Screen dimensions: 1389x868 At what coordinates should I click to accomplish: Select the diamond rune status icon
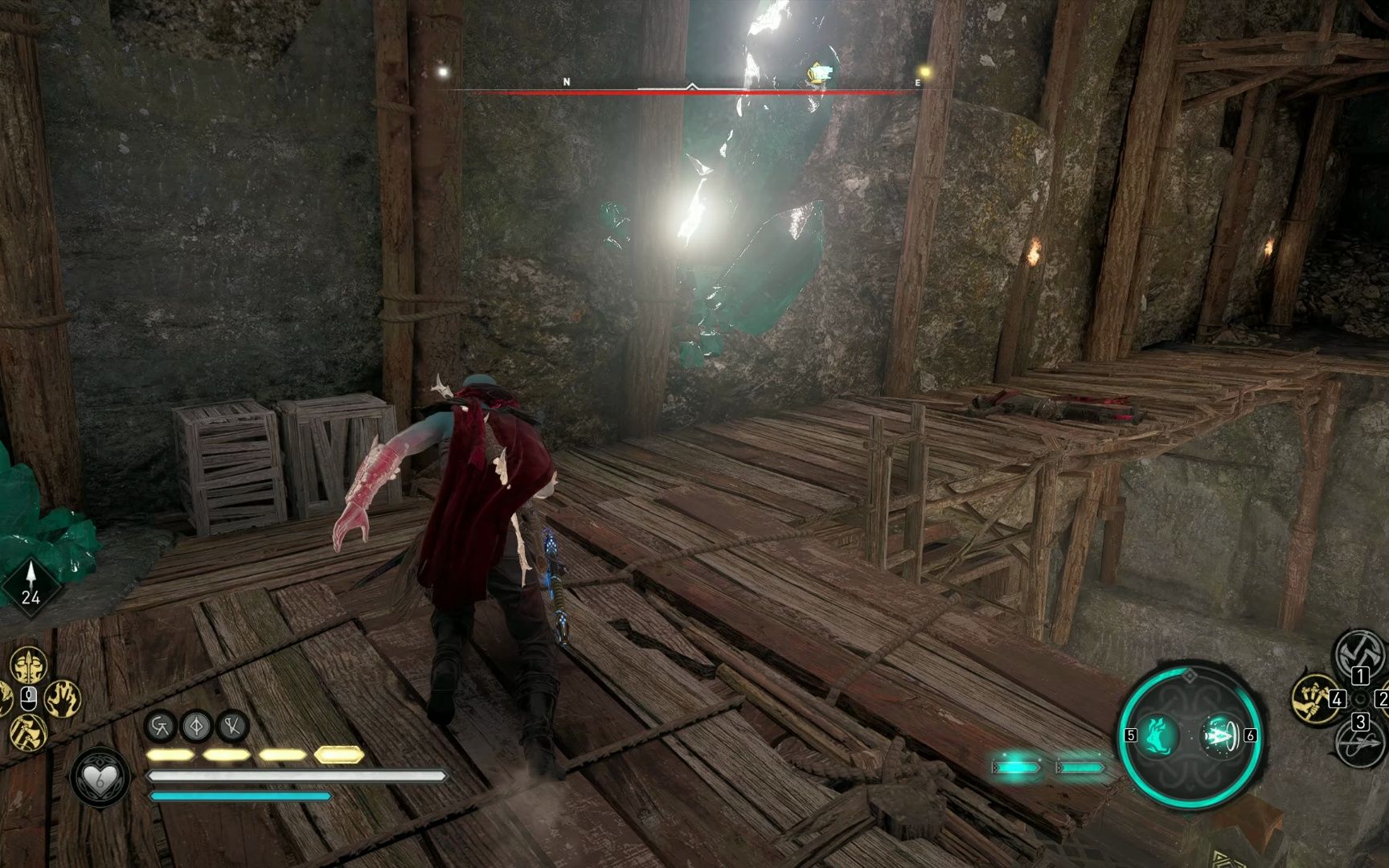click(197, 727)
